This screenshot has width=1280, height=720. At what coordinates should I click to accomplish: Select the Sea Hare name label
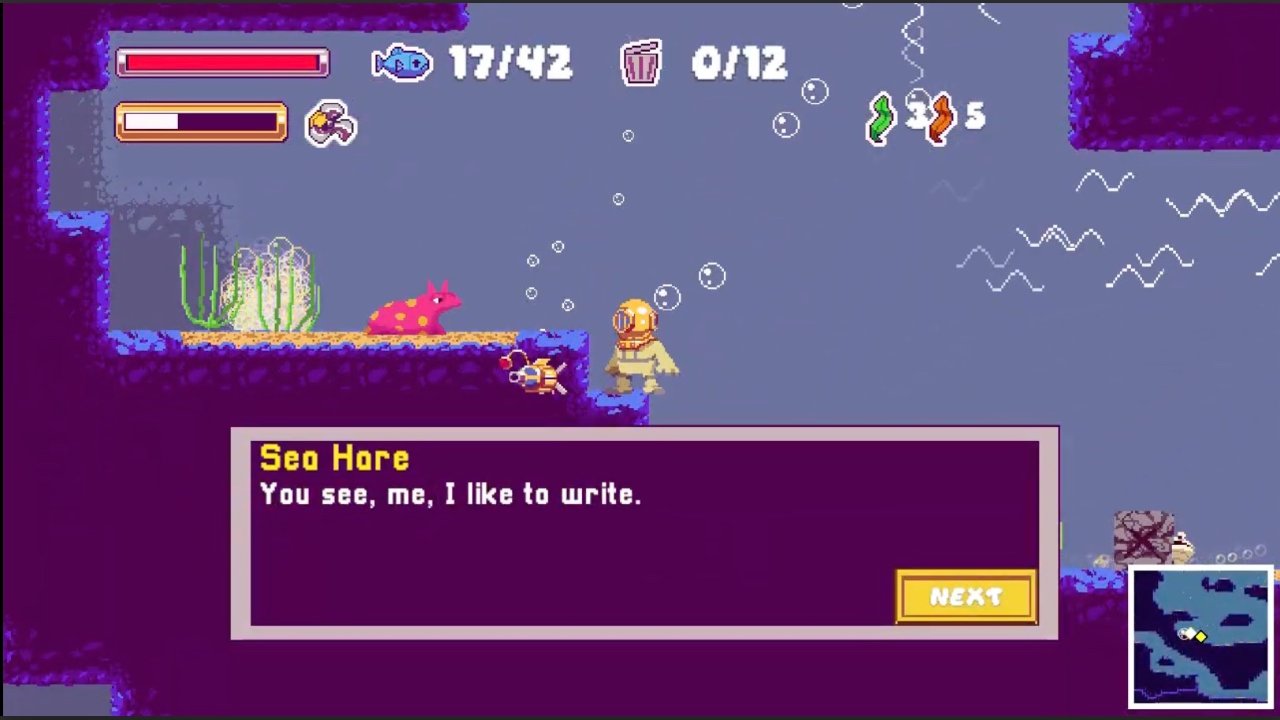(334, 457)
